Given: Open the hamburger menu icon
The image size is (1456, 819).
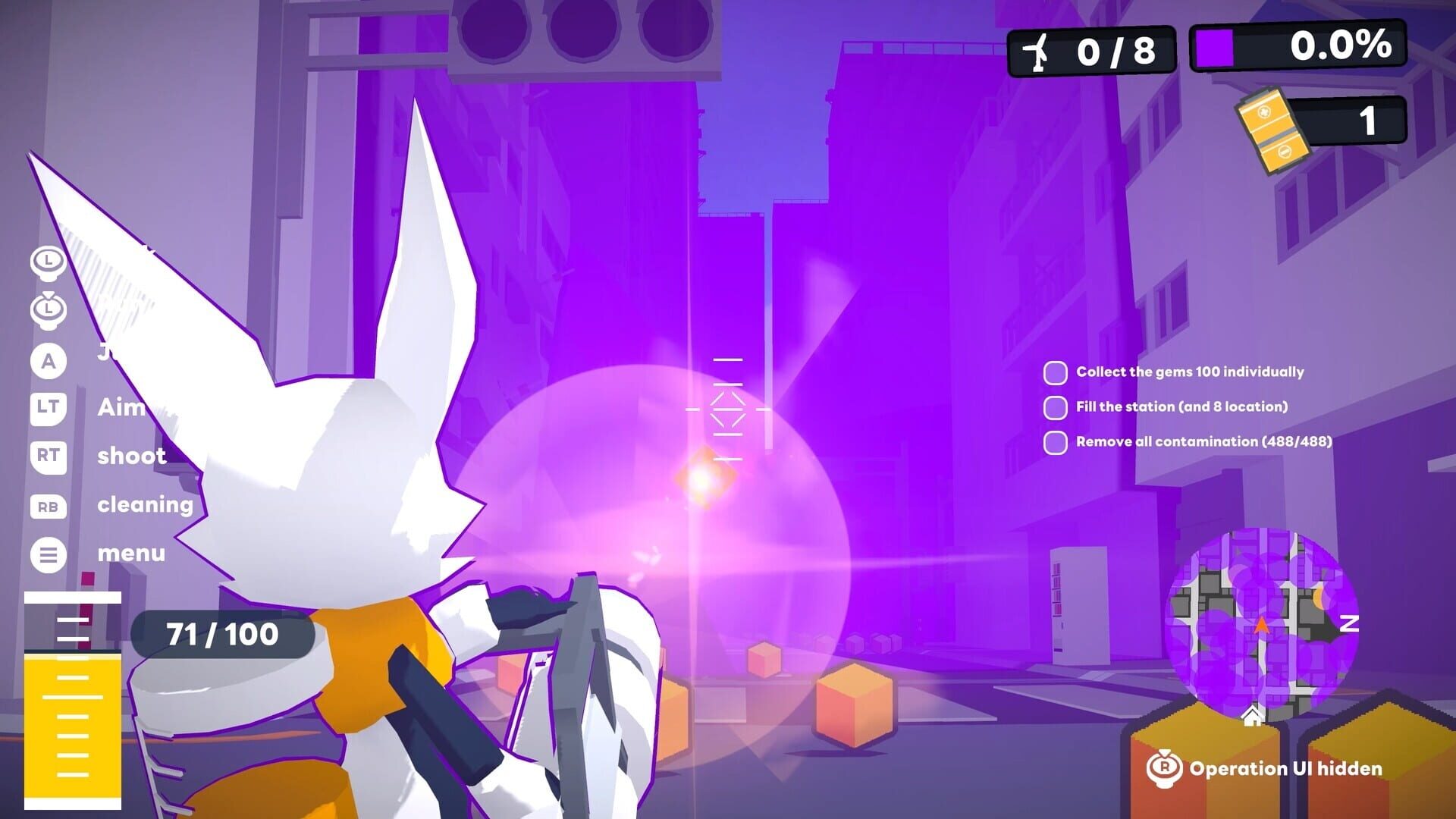Looking at the screenshot, I should pos(49,554).
